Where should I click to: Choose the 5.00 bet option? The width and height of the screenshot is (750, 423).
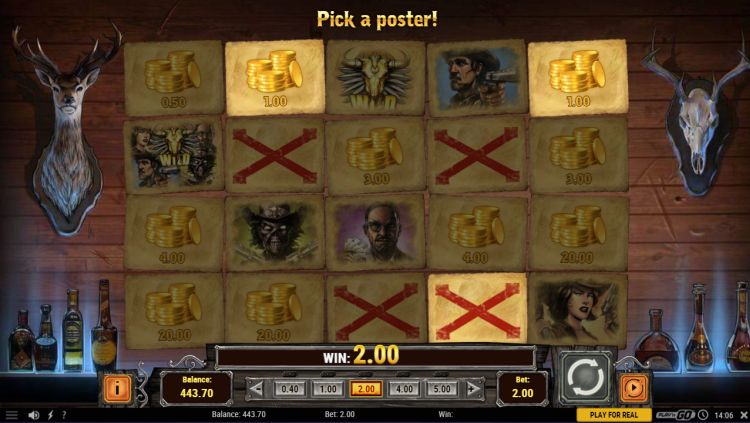pos(441,389)
